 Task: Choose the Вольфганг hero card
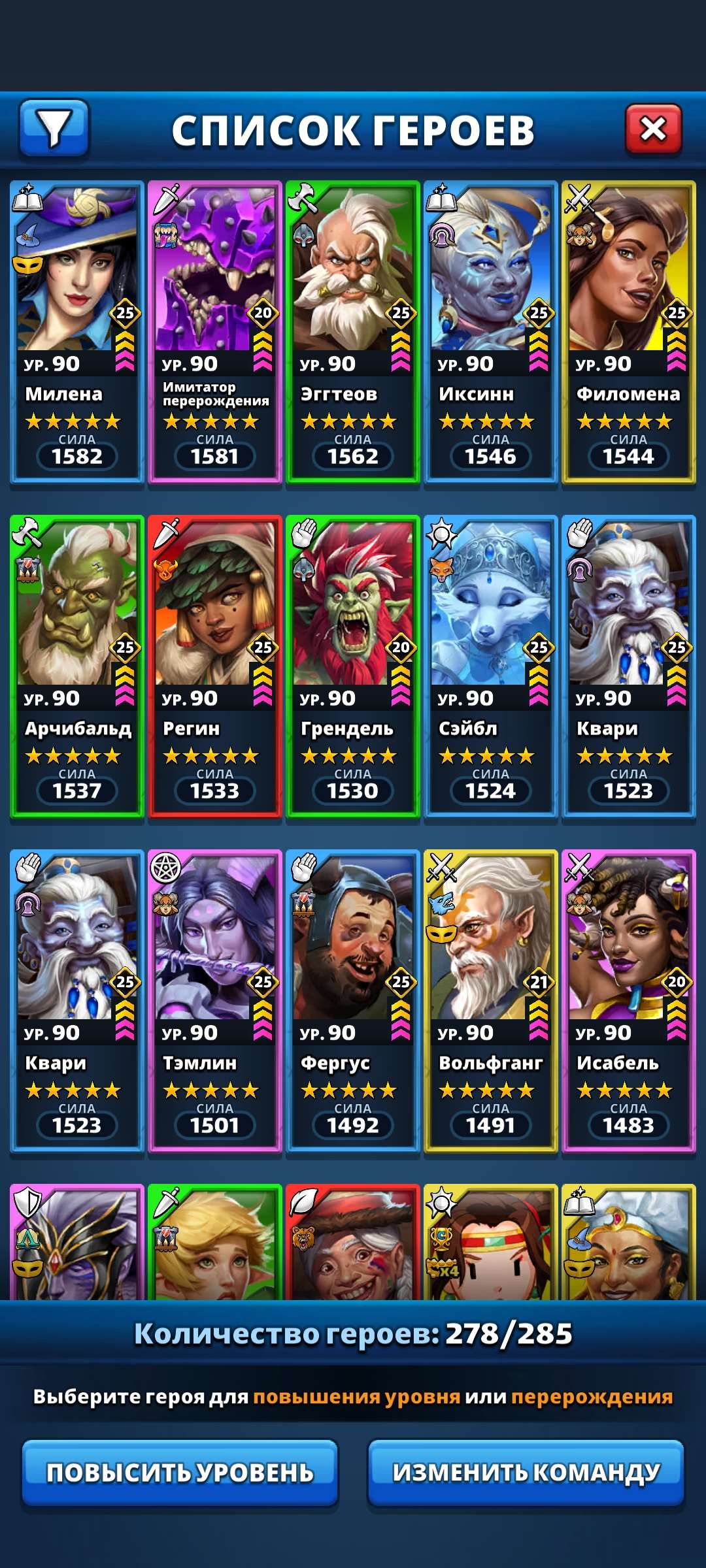(x=491, y=1001)
